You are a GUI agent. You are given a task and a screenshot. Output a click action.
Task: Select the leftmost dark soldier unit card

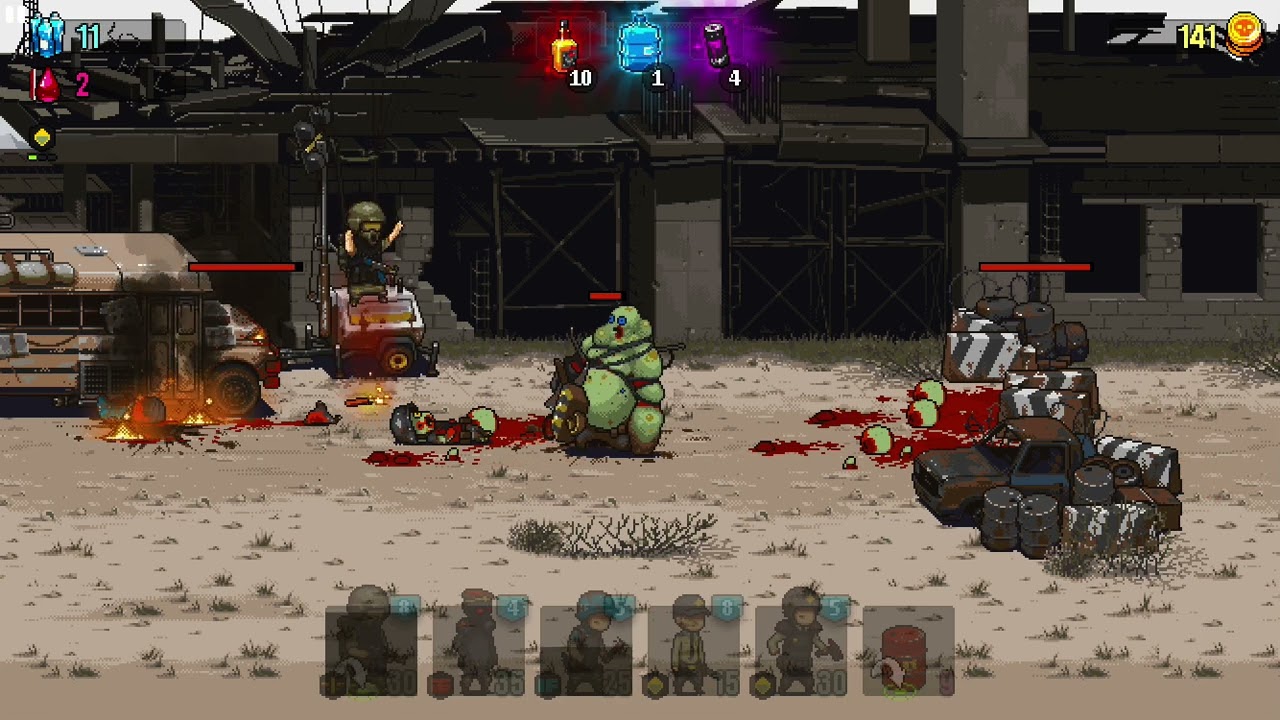[x=371, y=650]
